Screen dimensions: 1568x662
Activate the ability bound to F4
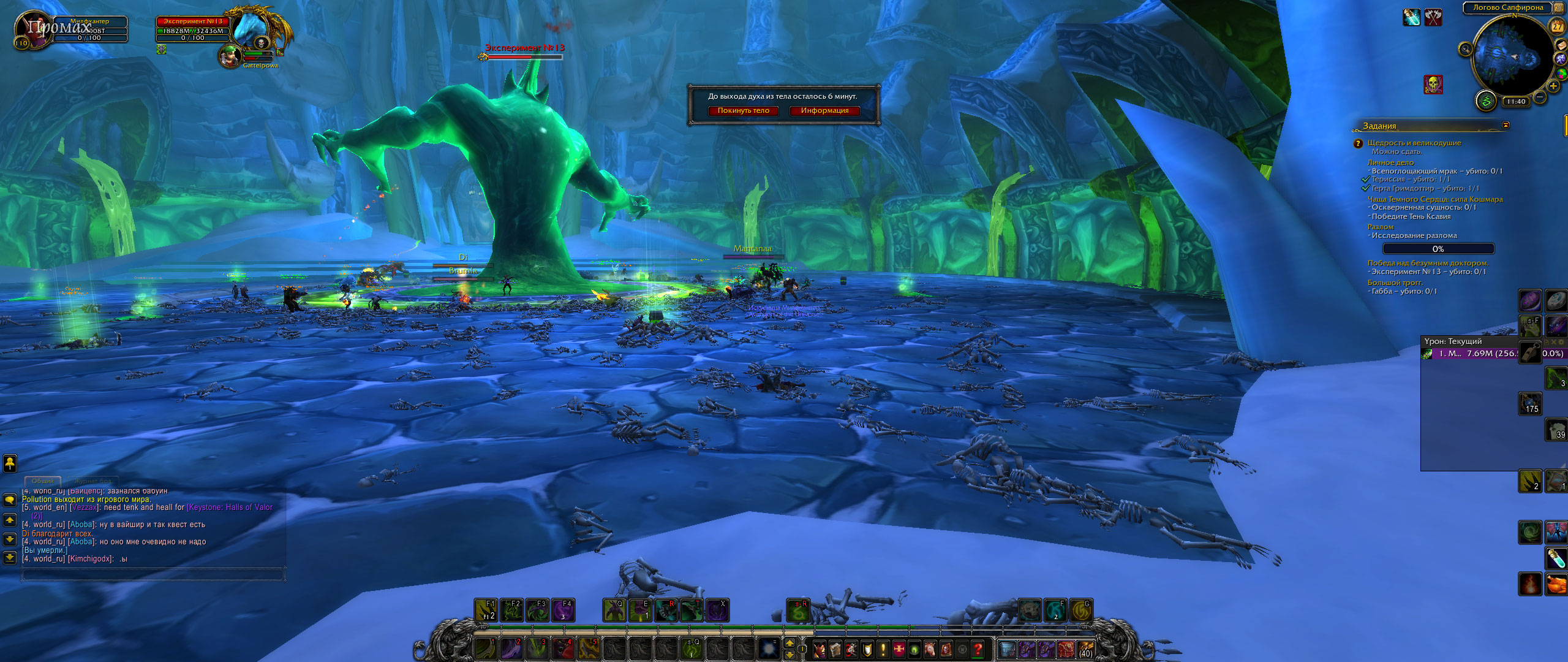click(x=563, y=611)
